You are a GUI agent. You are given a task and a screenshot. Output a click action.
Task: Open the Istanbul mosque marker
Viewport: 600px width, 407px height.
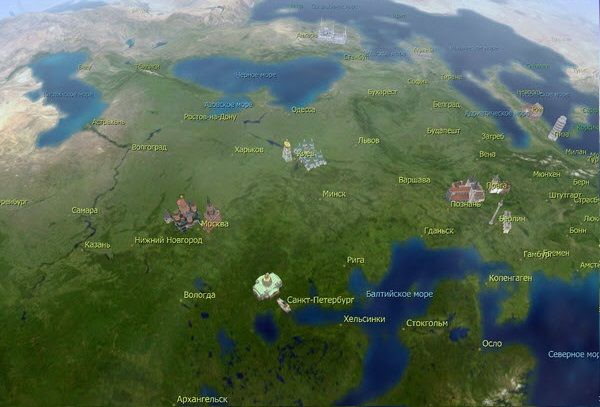[333, 33]
